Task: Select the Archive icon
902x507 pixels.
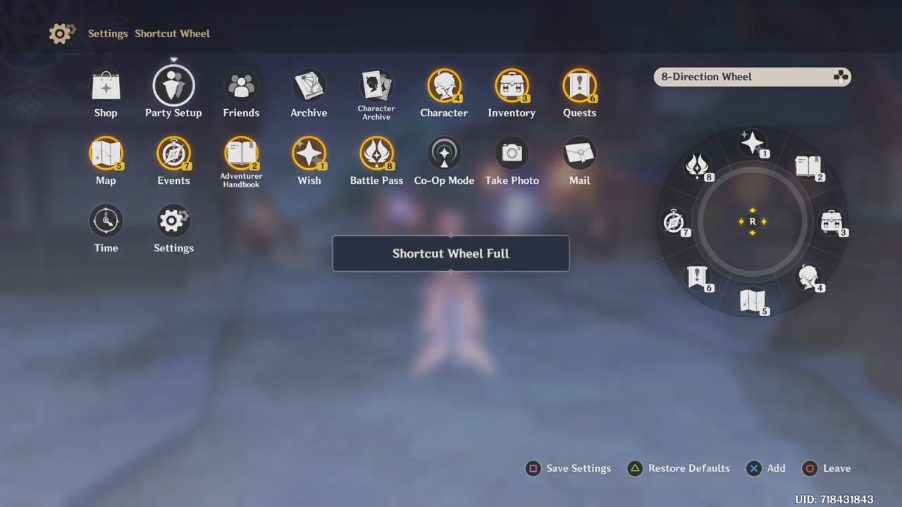Action: (x=309, y=86)
